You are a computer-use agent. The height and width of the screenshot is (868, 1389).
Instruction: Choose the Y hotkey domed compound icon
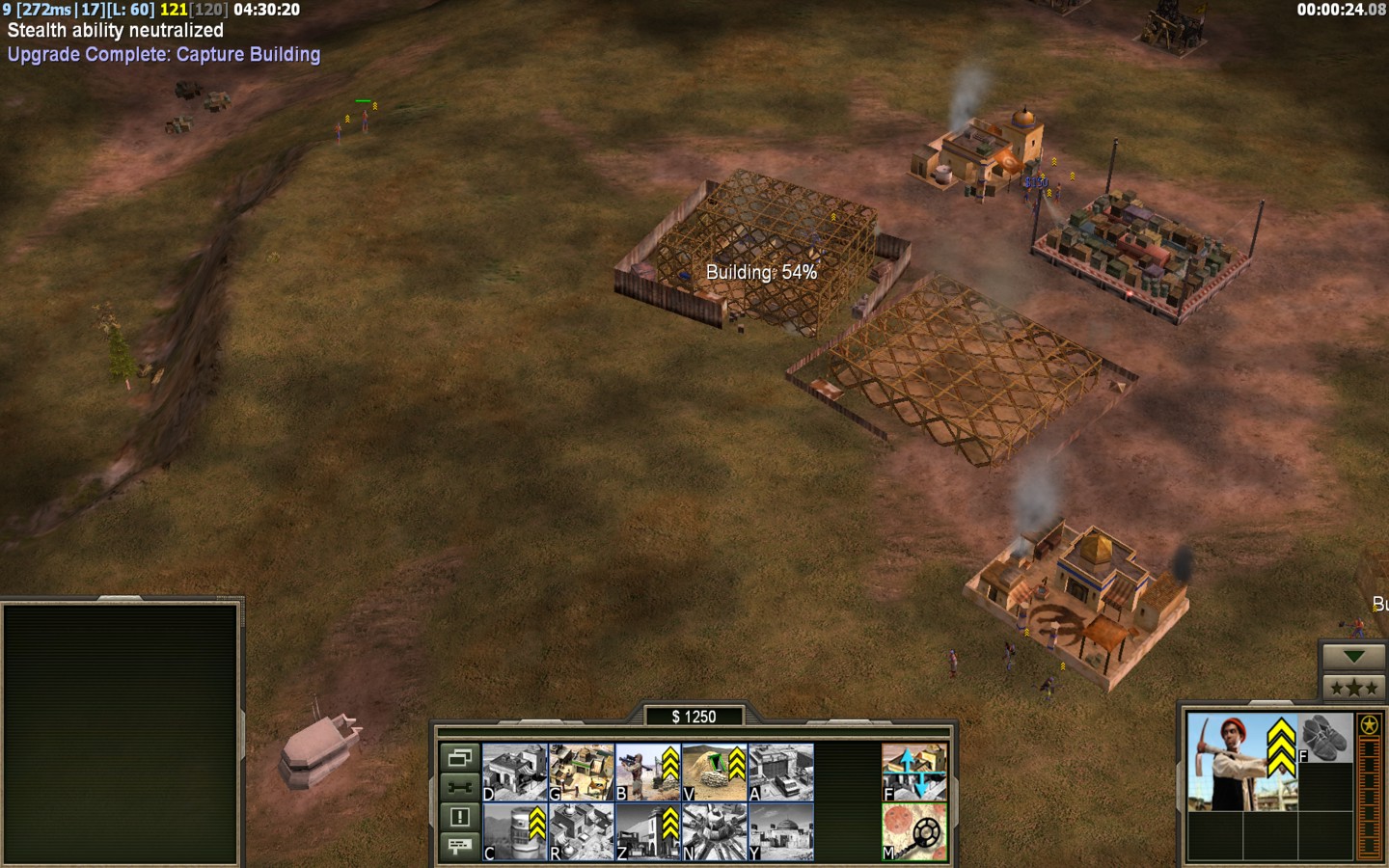[x=780, y=831]
